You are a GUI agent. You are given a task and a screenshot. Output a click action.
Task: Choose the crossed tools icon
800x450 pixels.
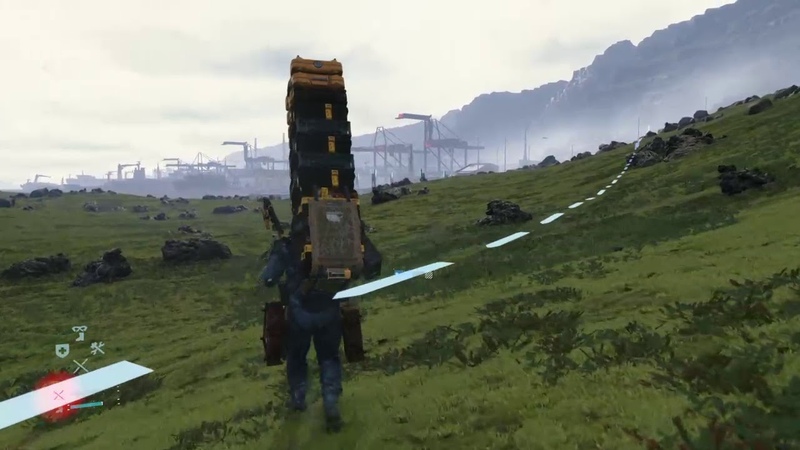[x=97, y=349]
